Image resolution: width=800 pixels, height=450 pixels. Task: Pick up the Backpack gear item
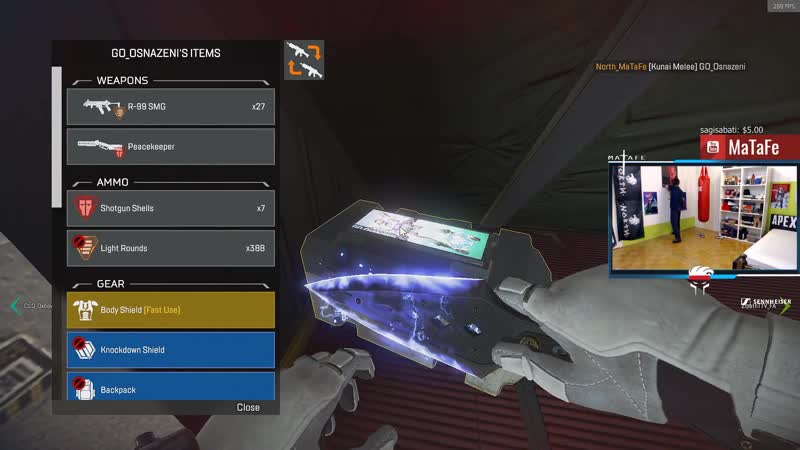point(170,386)
